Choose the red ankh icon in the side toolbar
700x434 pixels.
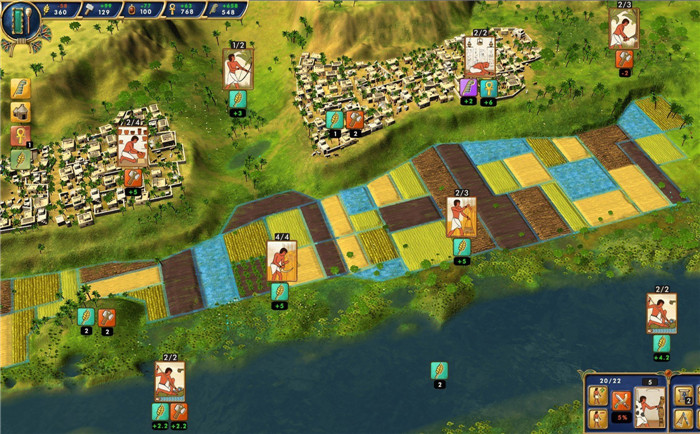tap(20, 135)
